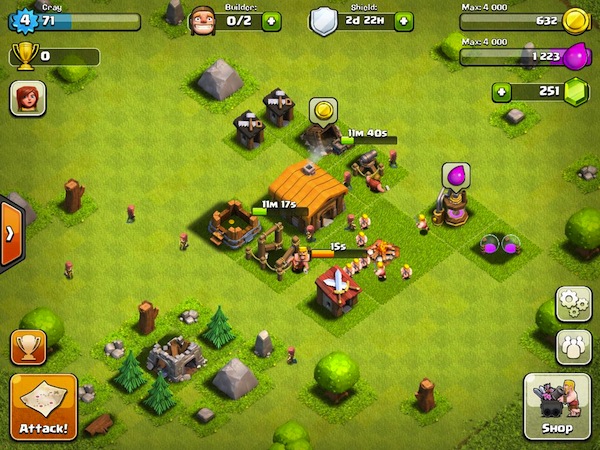This screenshot has height=450, width=600.
Task: Tap the gold coin resource icon
Action: click(575, 20)
